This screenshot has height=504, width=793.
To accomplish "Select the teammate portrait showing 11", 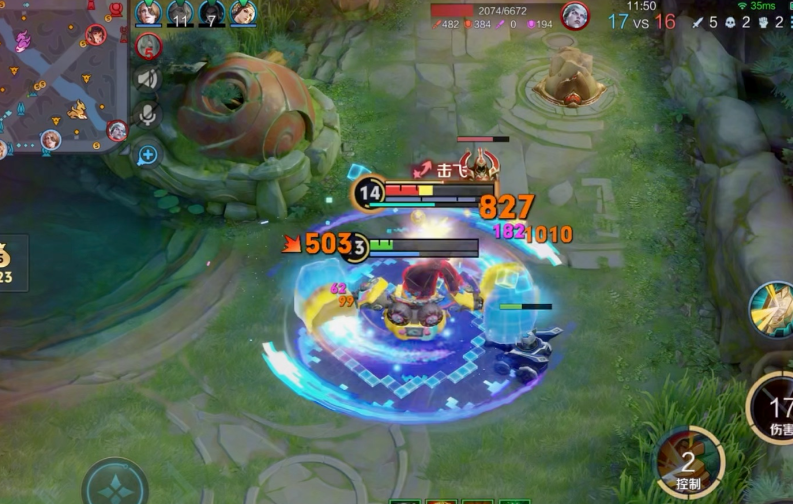I will tap(180, 13).
